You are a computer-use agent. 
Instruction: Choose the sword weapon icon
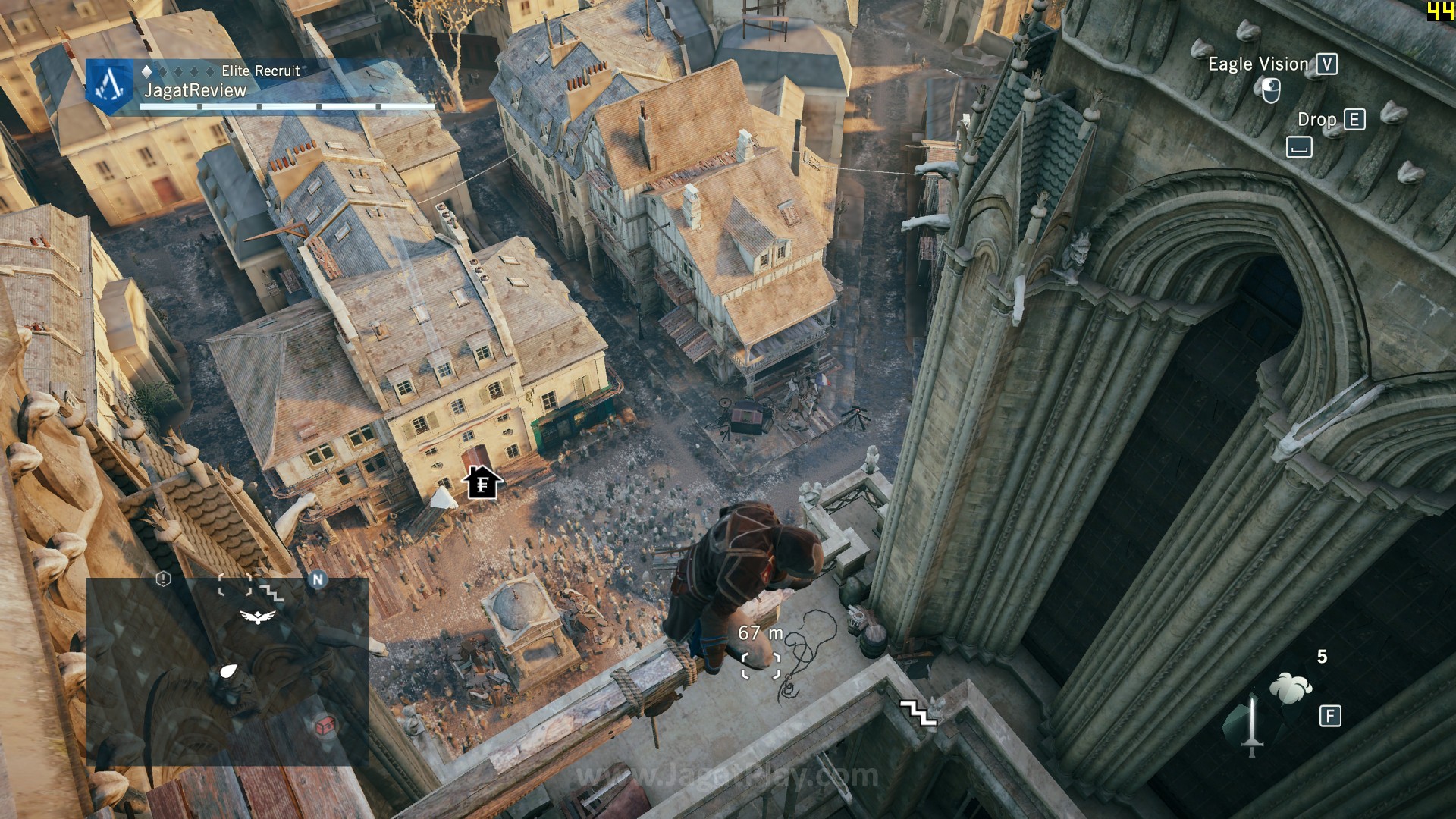coord(1252,726)
